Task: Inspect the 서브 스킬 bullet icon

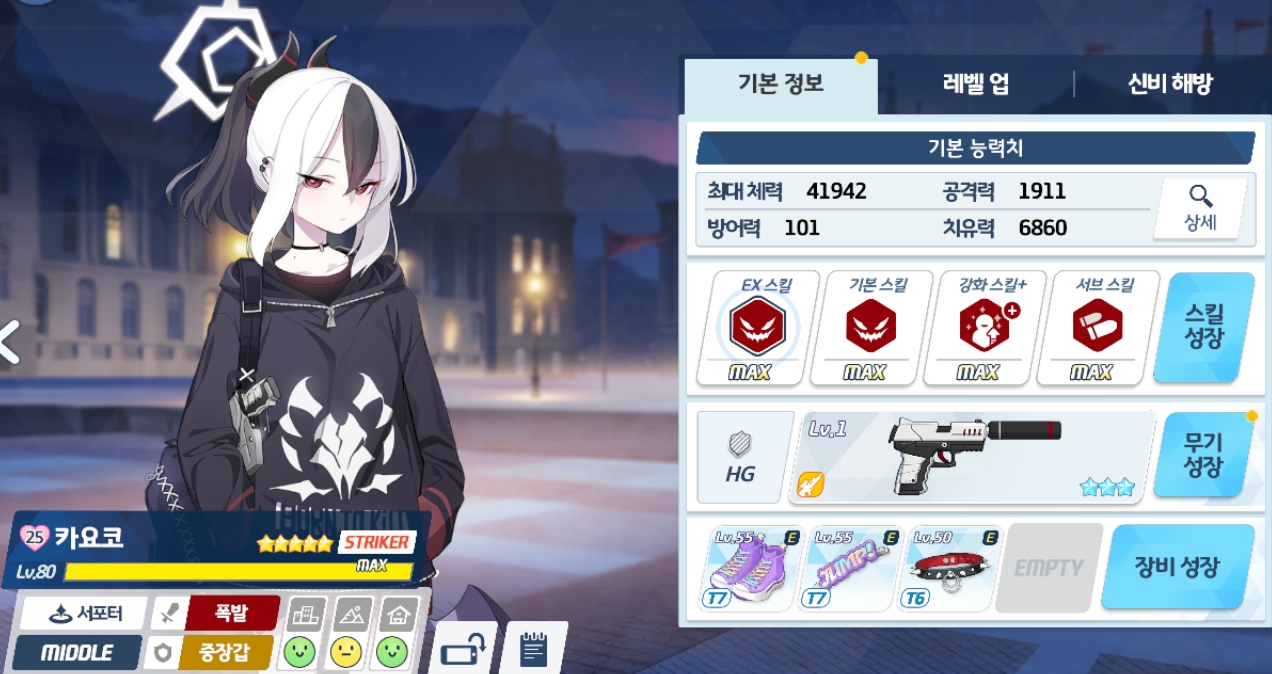Action: click(1097, 328)
